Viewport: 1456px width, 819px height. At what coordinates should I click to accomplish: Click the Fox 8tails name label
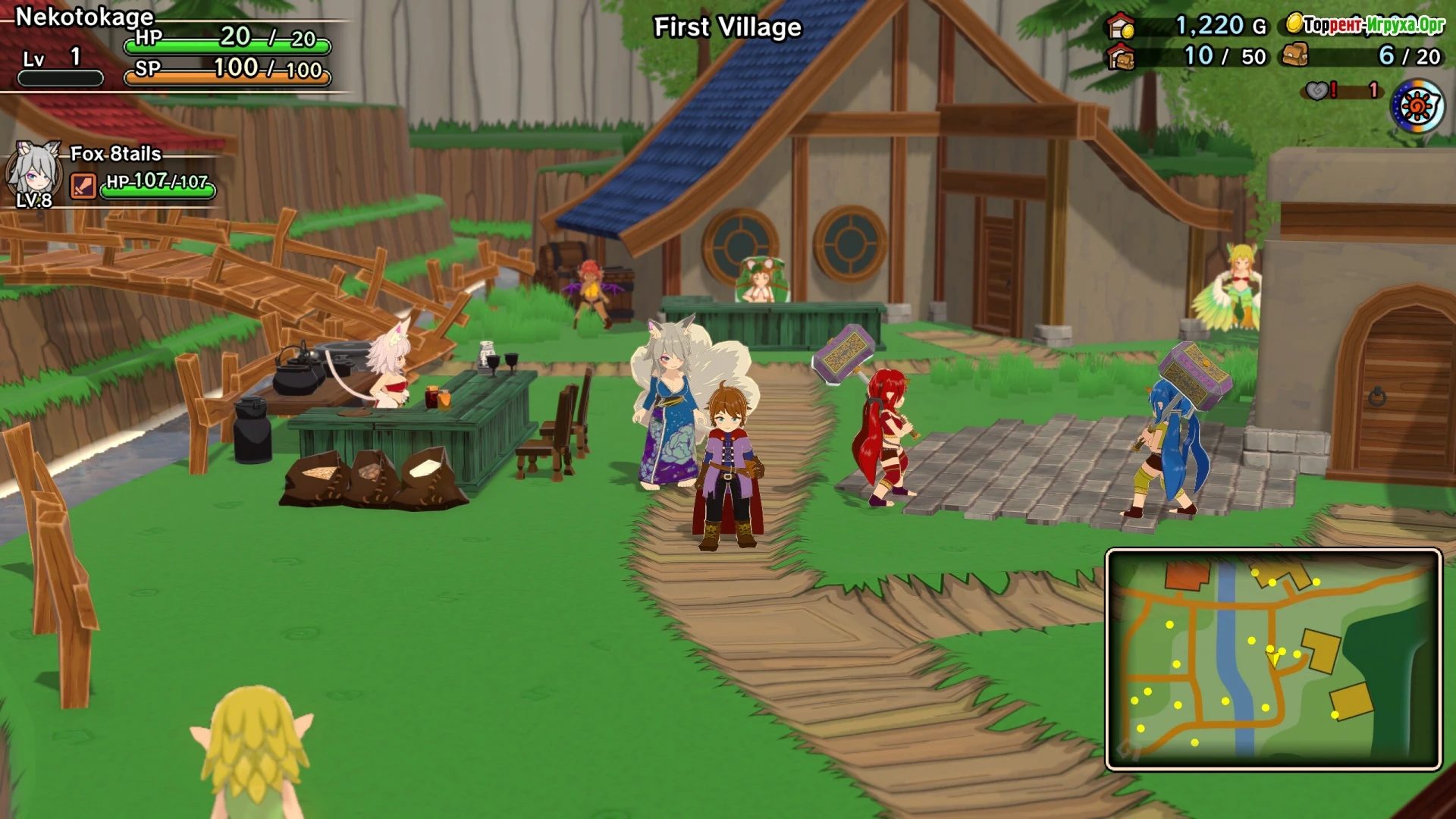[115, 154]
